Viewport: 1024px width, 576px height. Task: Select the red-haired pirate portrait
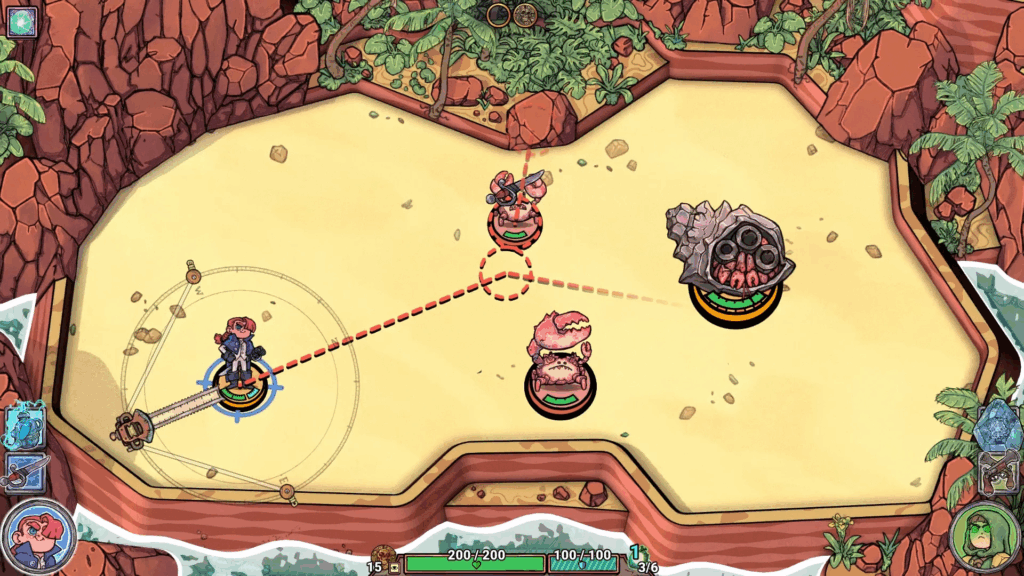[x=38, y=534]
